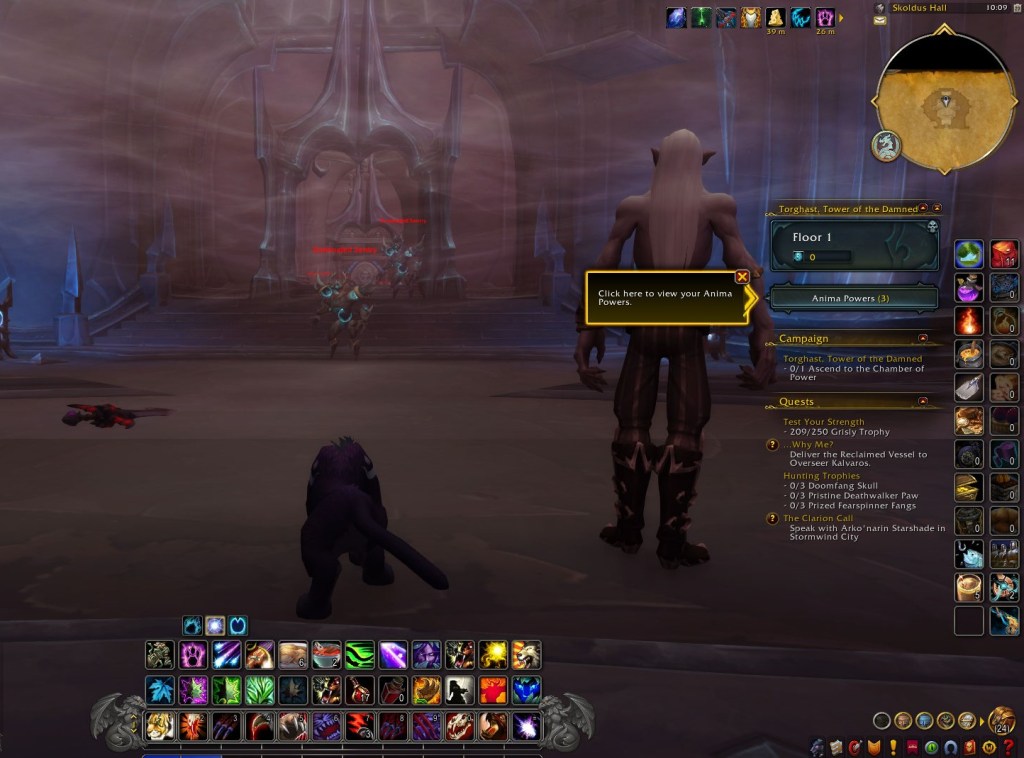Open the main backpack with 24 slots
1024x758 pixels.
[1000, 720]
